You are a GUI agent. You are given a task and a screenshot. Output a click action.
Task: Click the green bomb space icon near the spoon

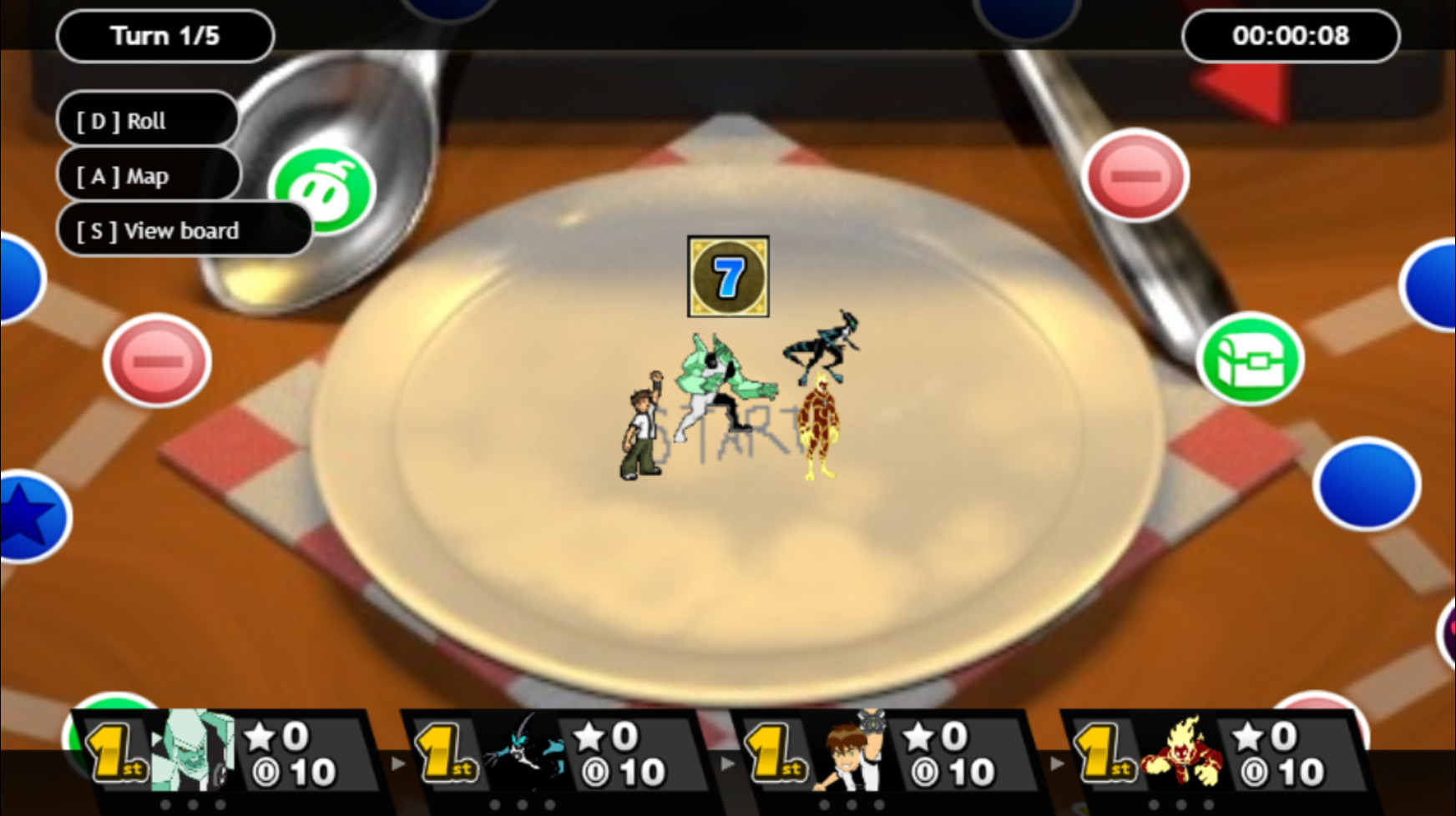click(x=326, y=190)
